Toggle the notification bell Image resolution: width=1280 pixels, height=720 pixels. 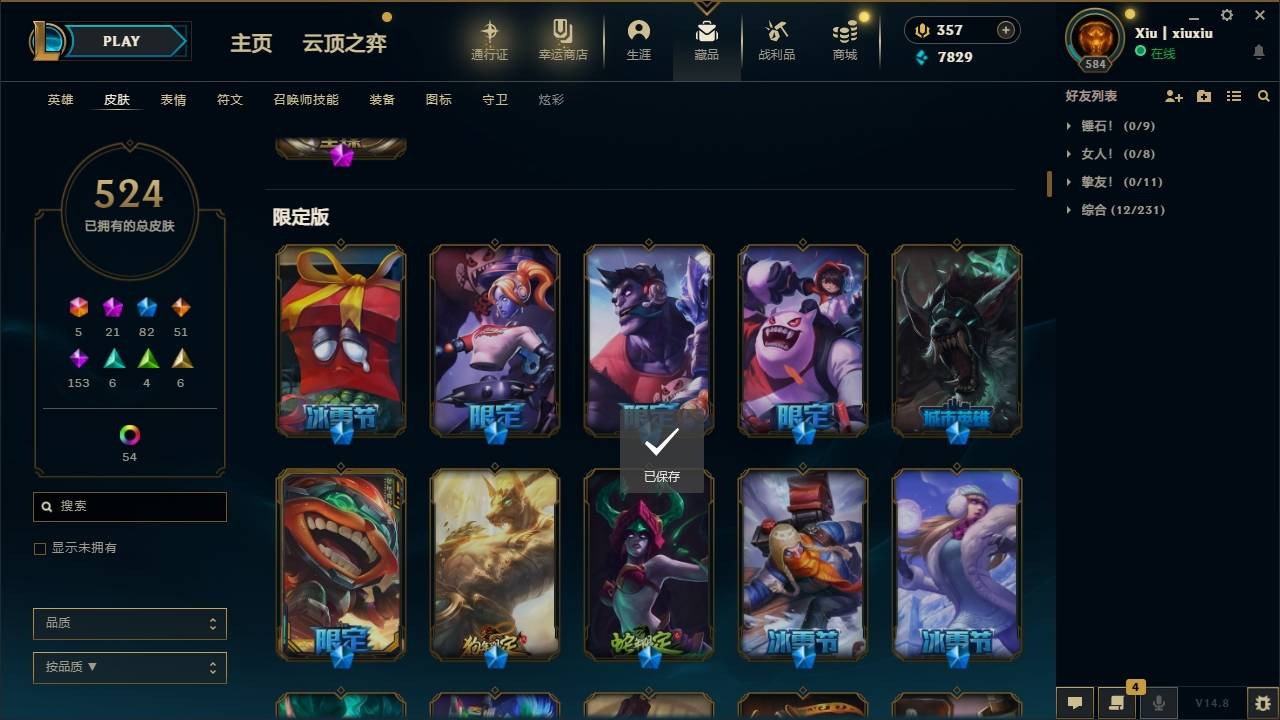click(x=1258, y=52)
